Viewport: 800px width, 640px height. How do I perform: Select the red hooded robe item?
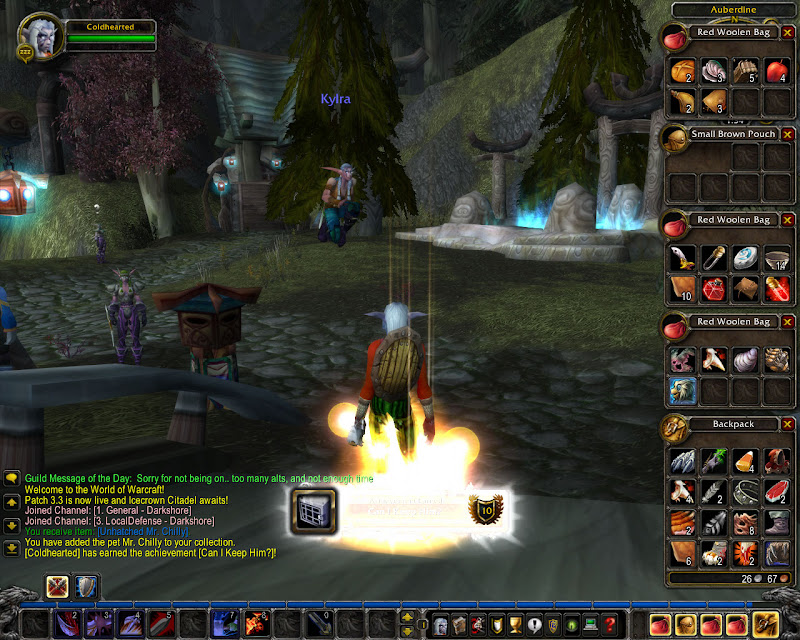point(777,461)
